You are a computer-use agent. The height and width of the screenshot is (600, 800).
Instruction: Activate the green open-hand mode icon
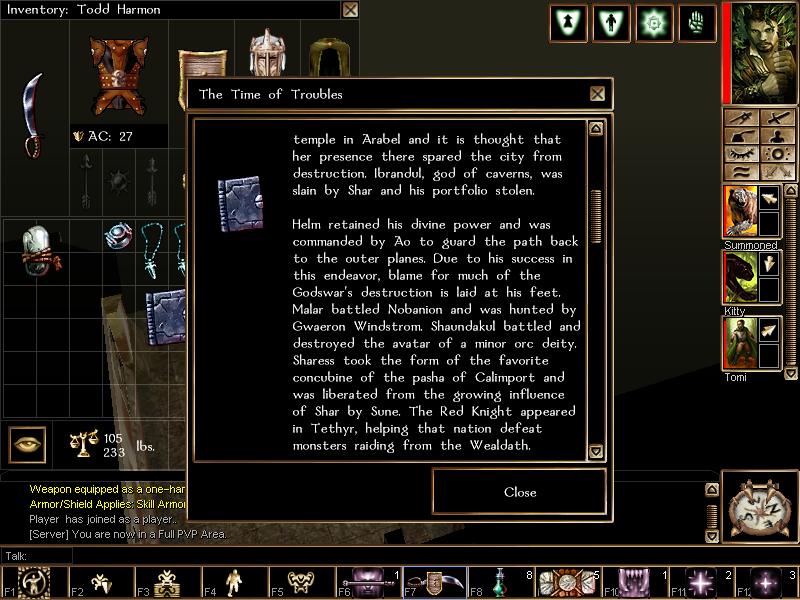[696, 22]
